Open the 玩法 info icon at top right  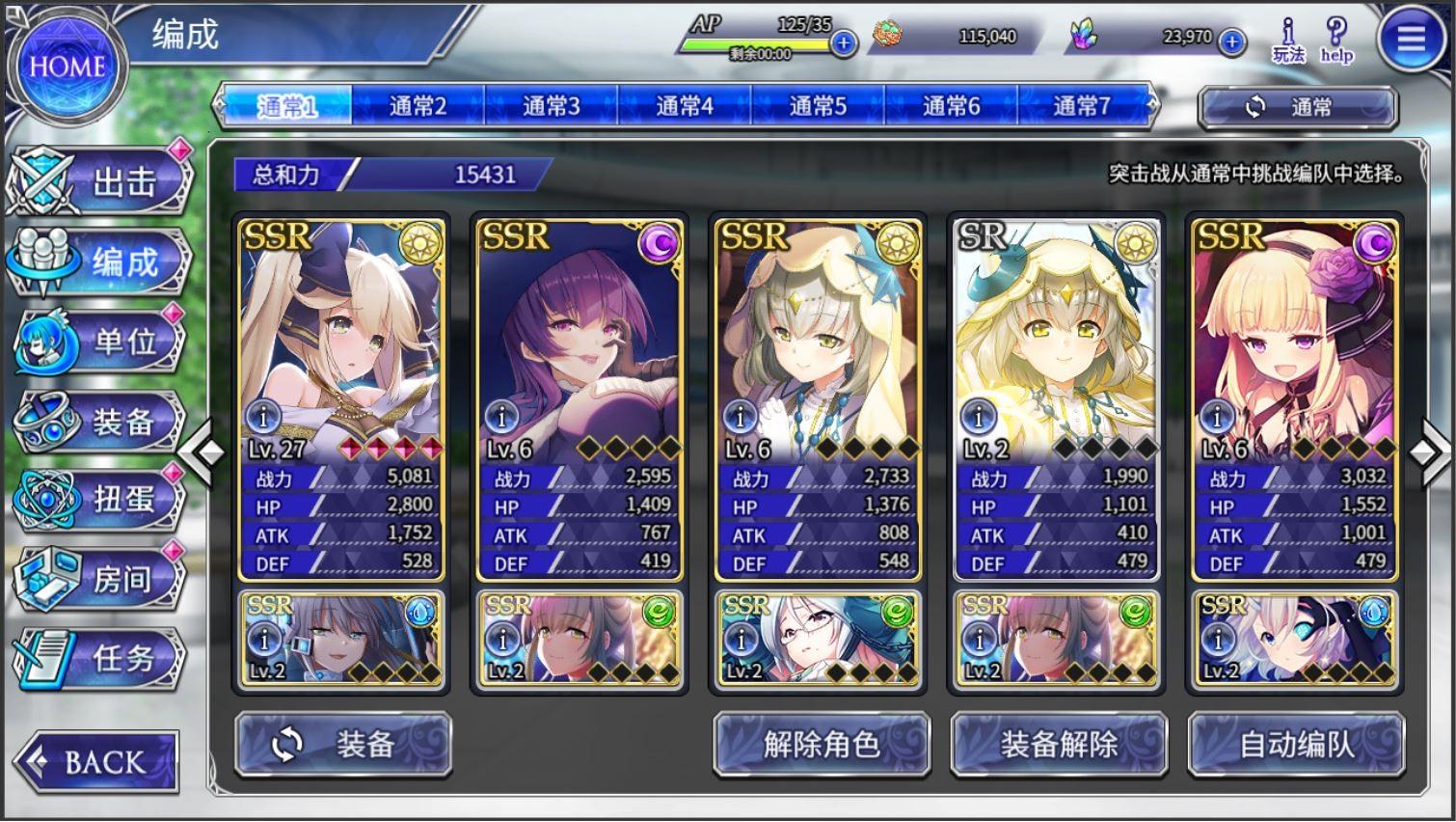coord(1289,39)
